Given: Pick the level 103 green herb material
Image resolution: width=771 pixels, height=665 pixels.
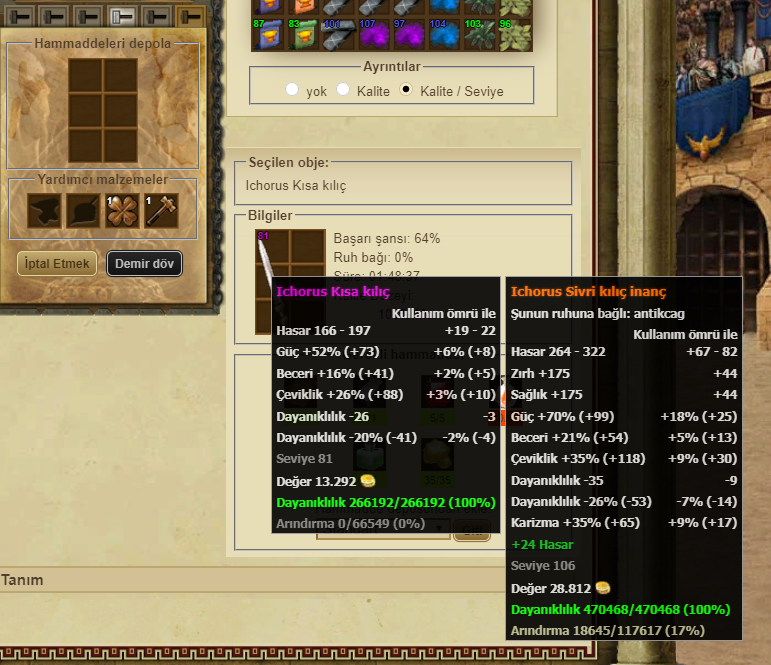Looking at the screenshot, I should pyautogui.click(x=478, y=33).
